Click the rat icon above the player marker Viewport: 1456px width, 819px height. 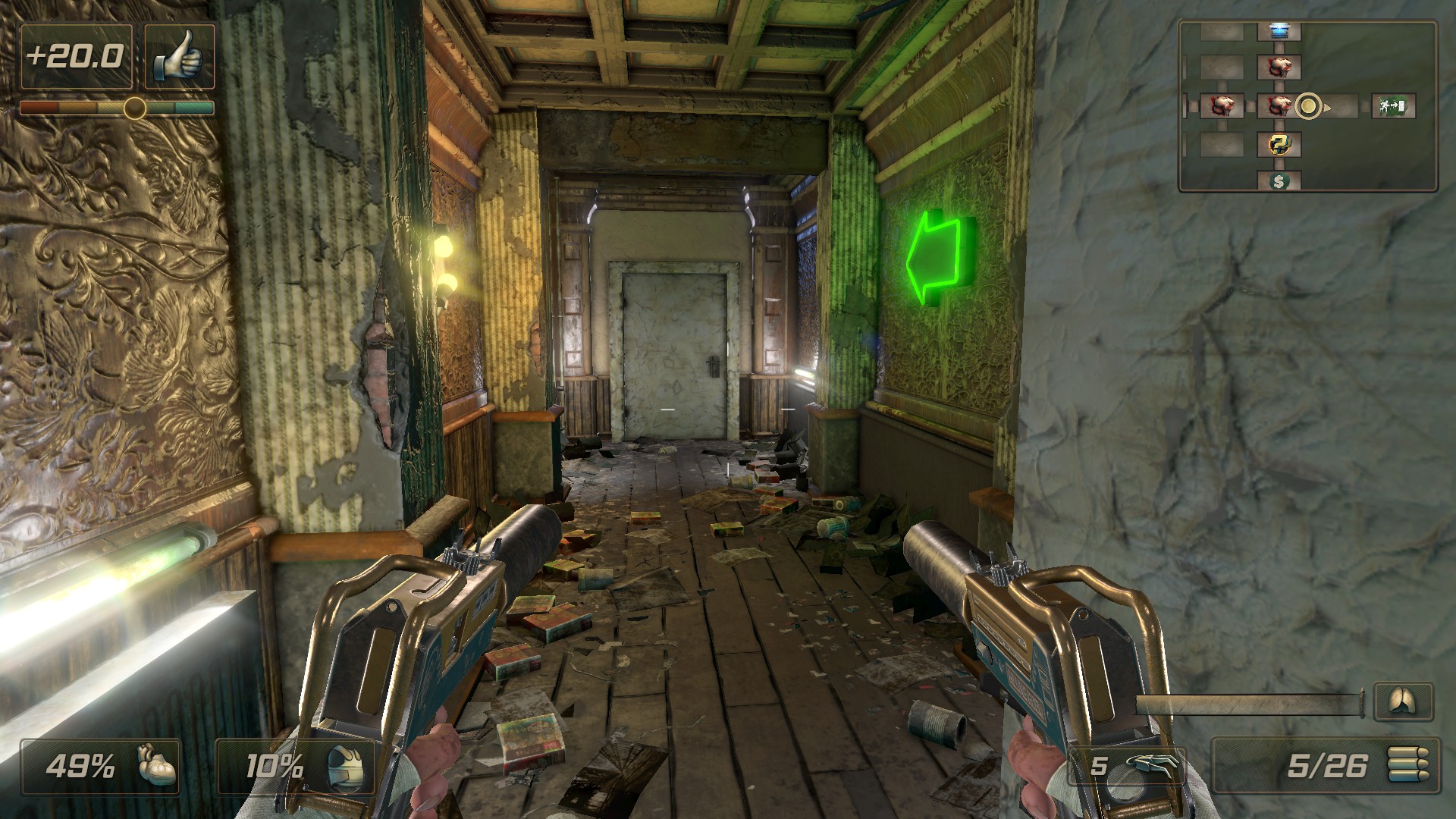1279,67
